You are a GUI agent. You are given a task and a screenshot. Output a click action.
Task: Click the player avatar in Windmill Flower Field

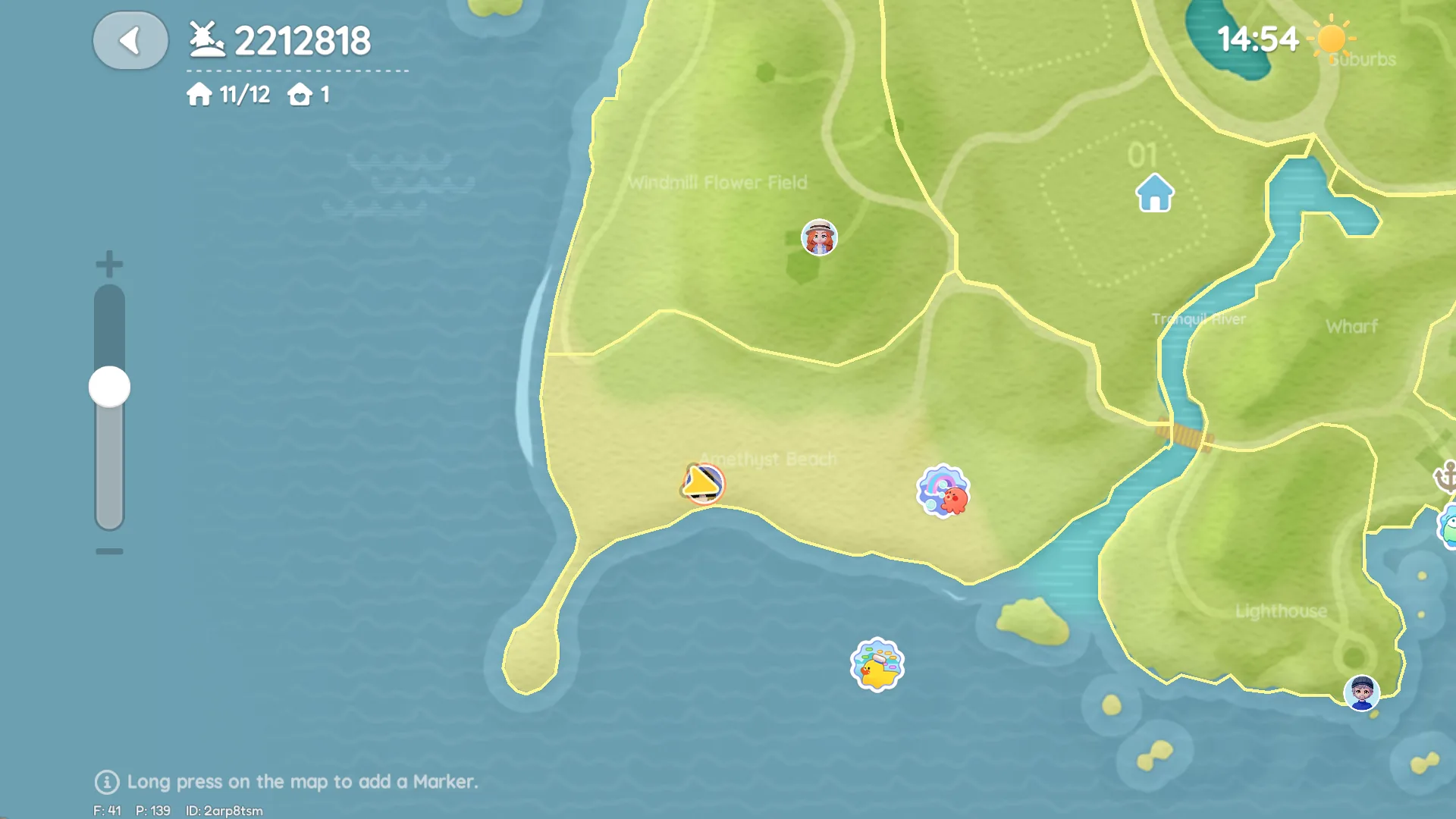point(818,238)
